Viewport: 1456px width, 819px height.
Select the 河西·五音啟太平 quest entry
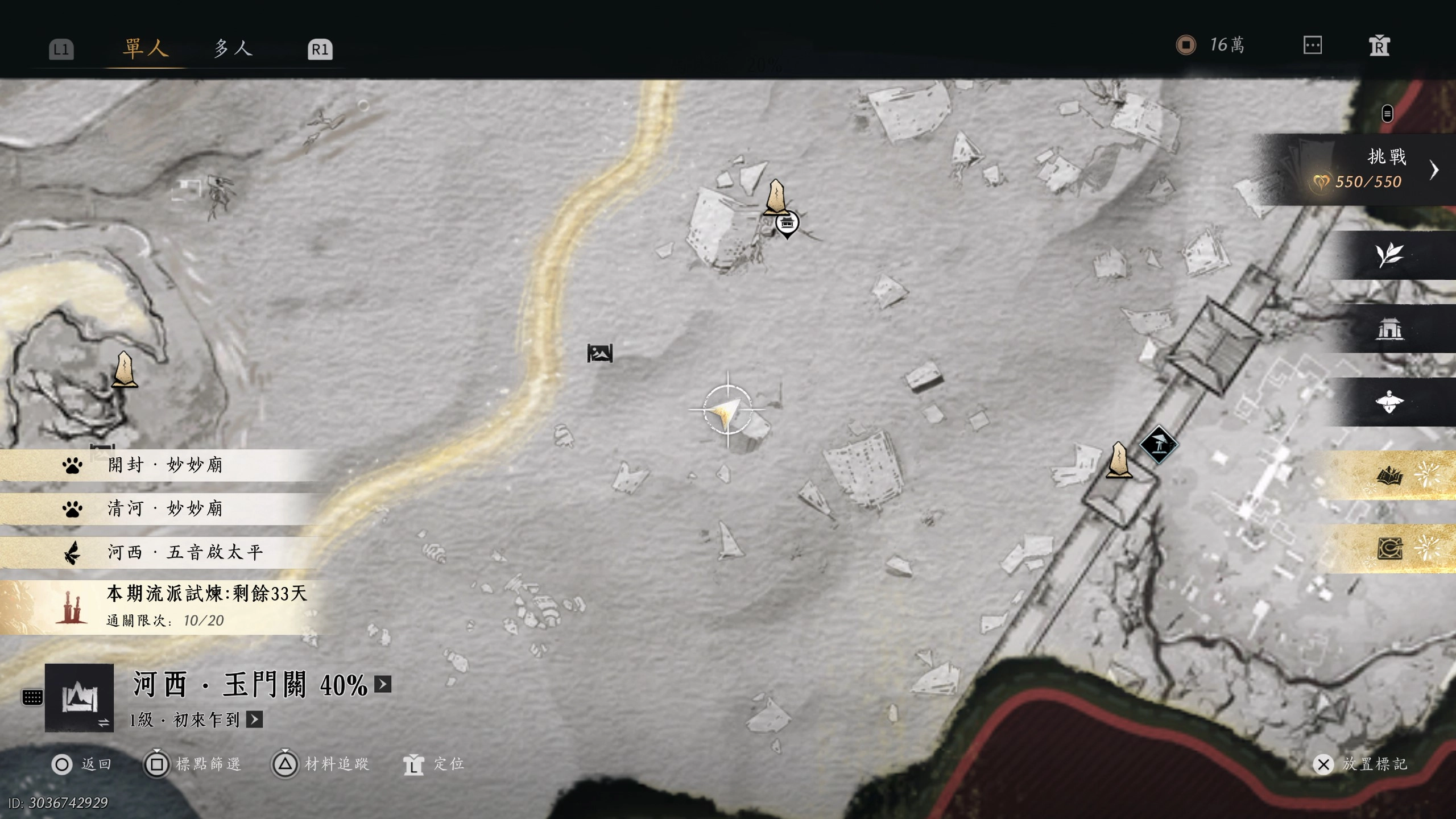[185, 552]
